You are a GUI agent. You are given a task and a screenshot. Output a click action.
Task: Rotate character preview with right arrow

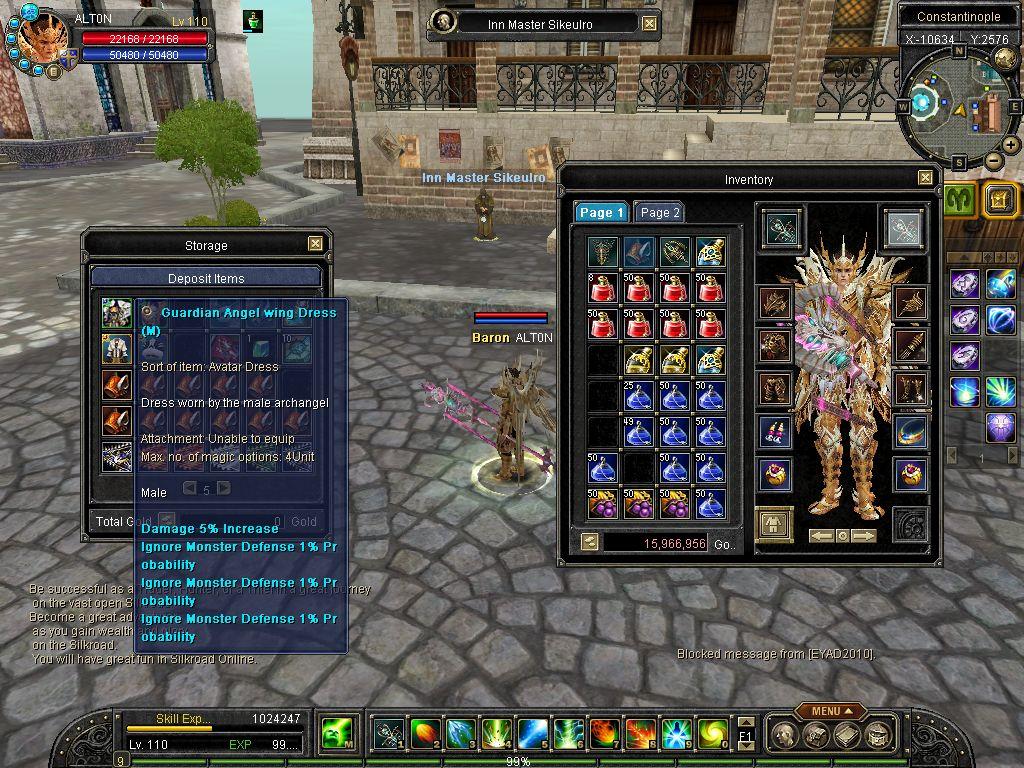coord(864,536)
